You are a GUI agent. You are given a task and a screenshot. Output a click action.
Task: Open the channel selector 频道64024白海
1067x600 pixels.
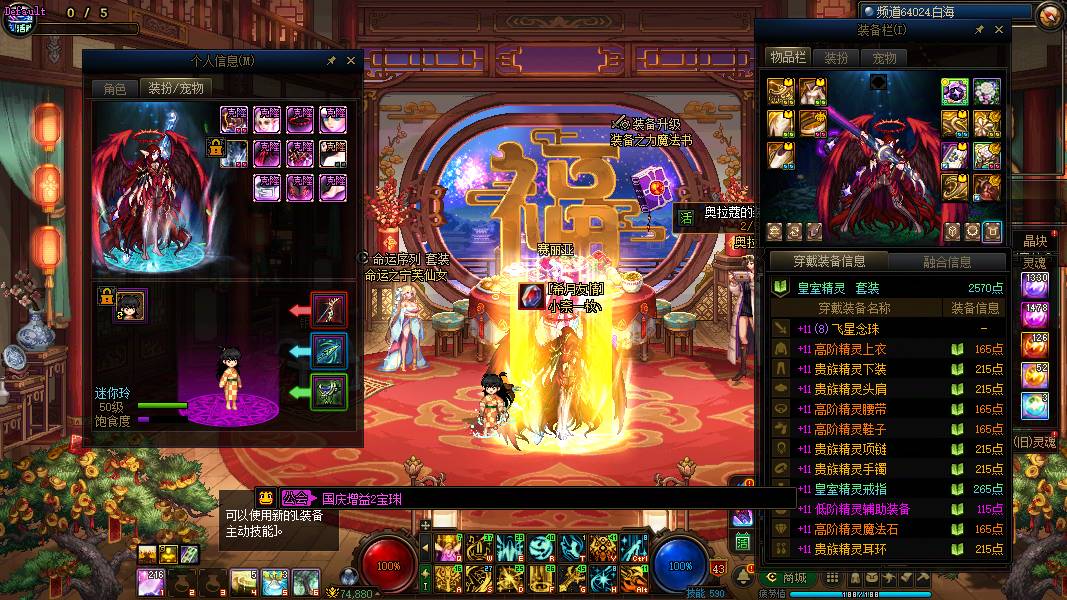pyautogui.click(x=944, y=11)
